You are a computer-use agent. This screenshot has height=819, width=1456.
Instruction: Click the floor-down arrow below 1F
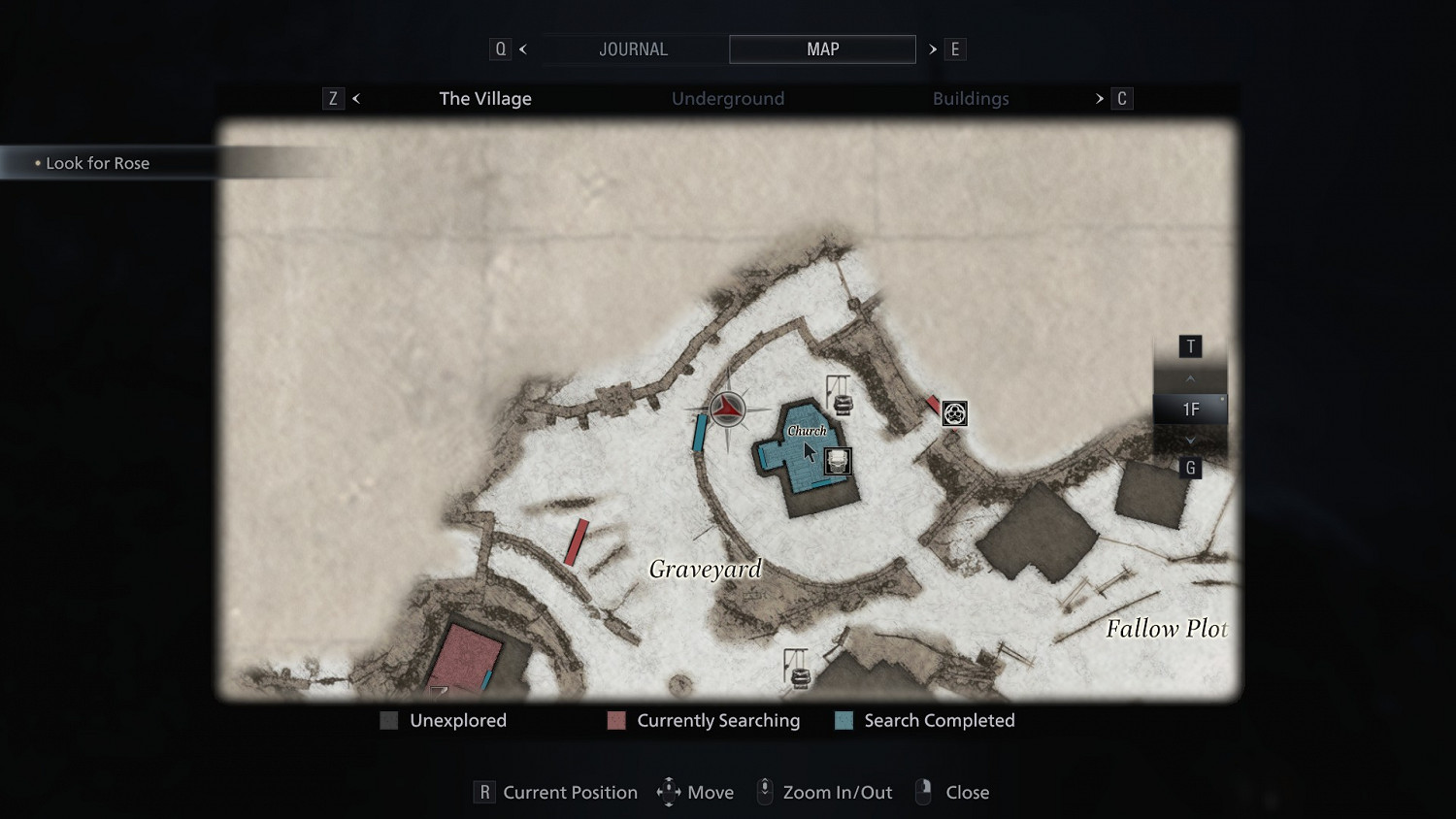(1190, 440)
